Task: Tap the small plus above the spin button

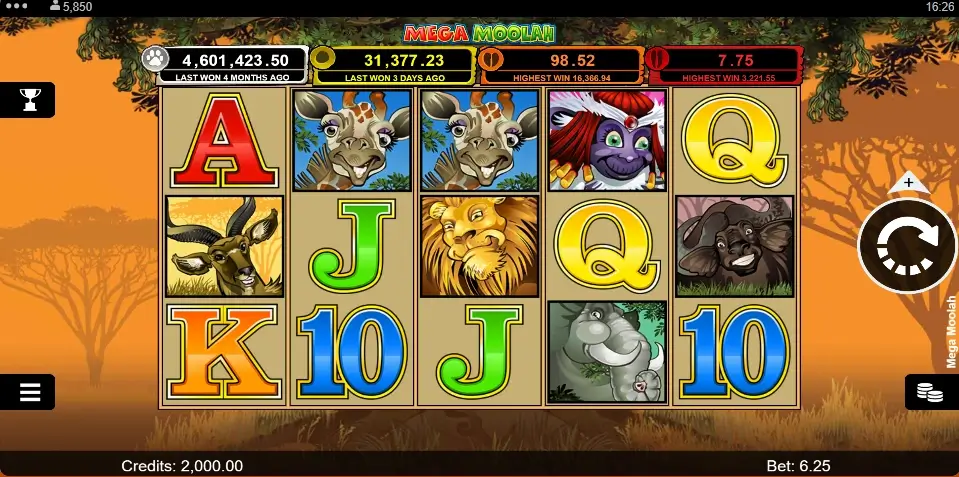Action: point(908,183)
